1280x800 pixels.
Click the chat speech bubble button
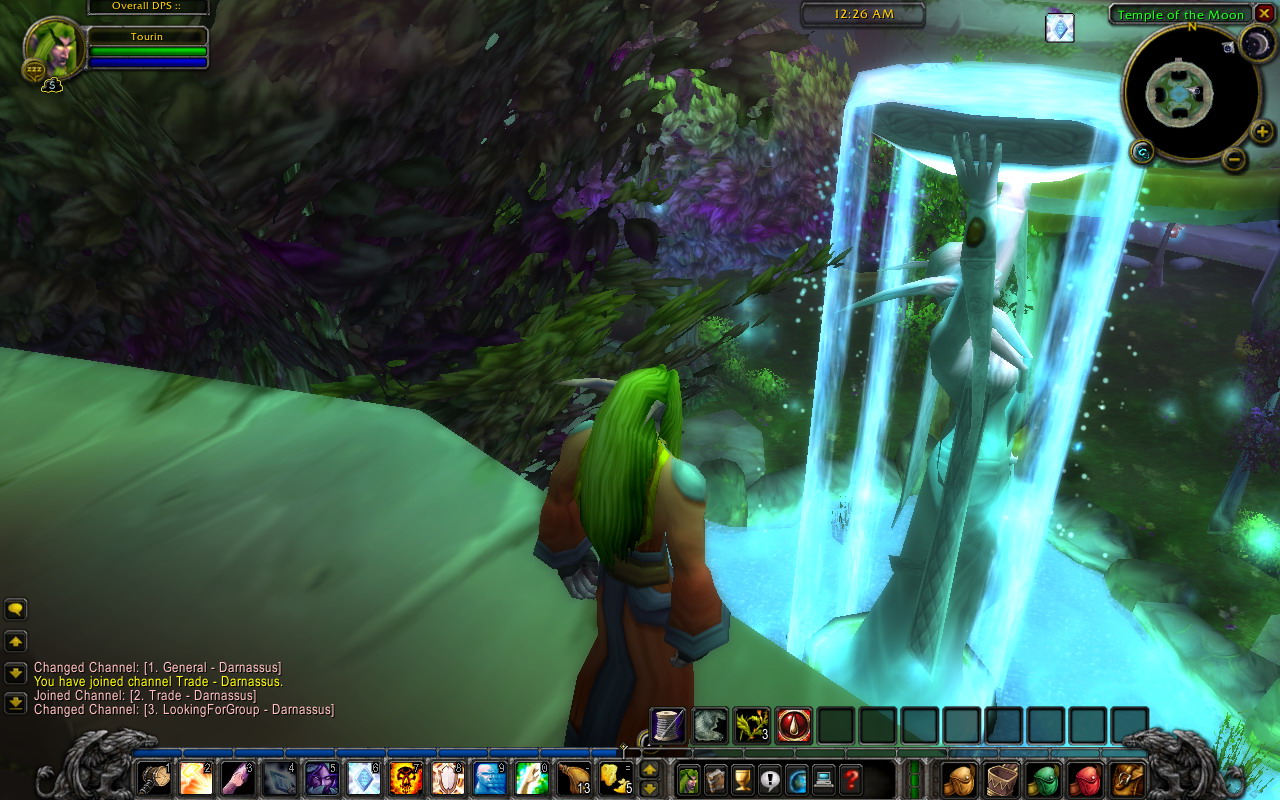(x=16, y=609)
